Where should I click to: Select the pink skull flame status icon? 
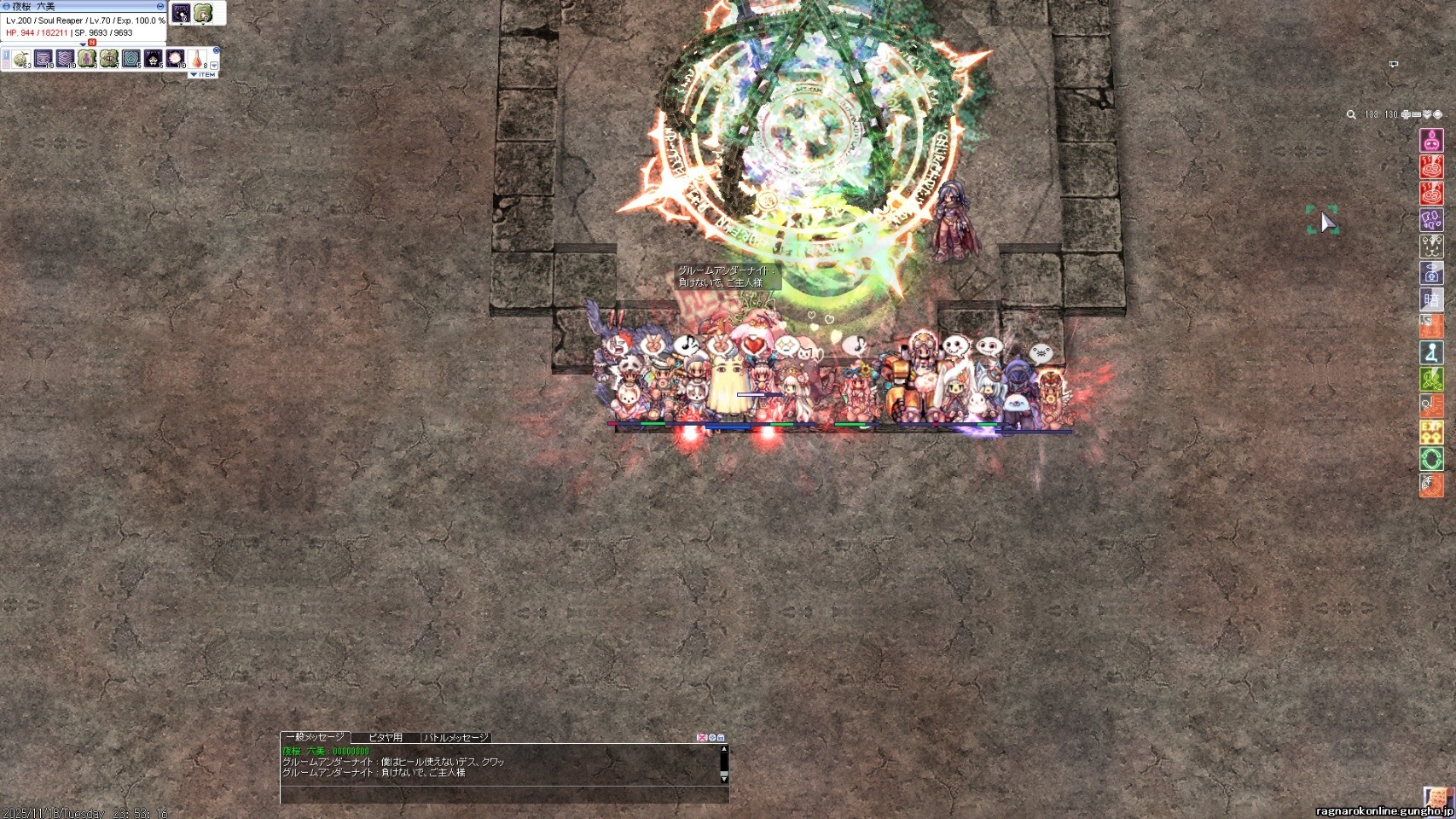point(1431,140)
